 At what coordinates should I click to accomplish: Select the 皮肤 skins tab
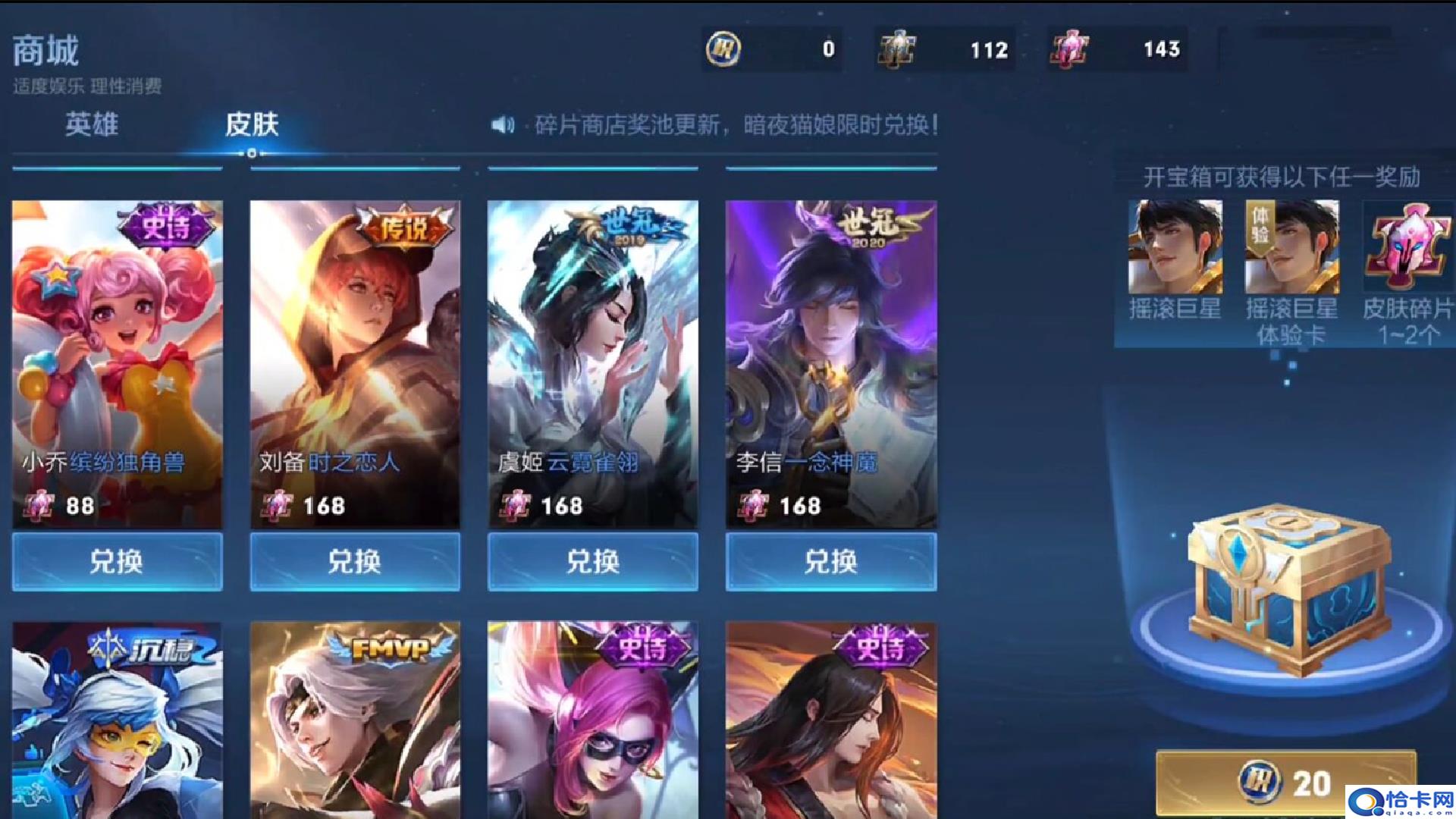(x=252, y=124)
